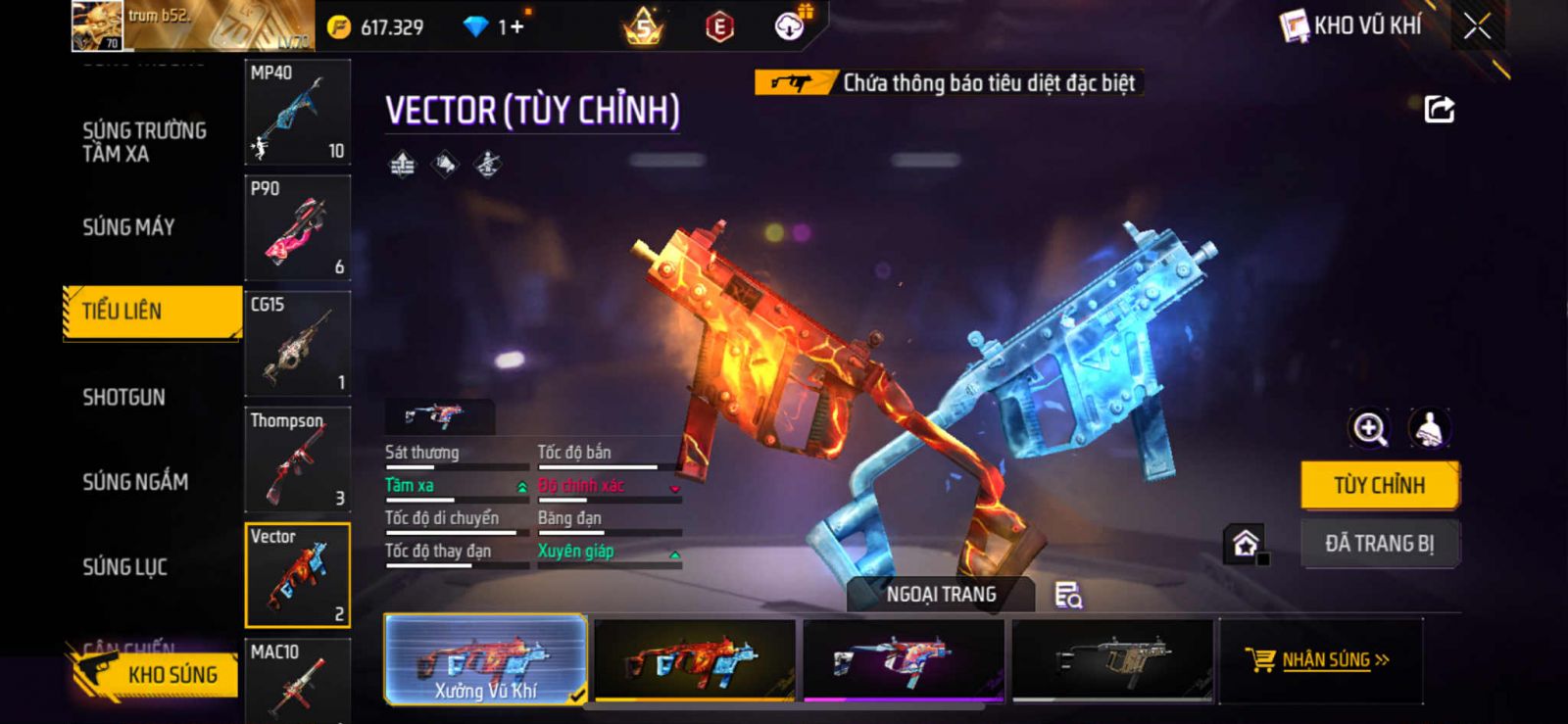The image size is (1568, 724).
Task: Open the Súng Ngắm category
Action: click(135, 481)
